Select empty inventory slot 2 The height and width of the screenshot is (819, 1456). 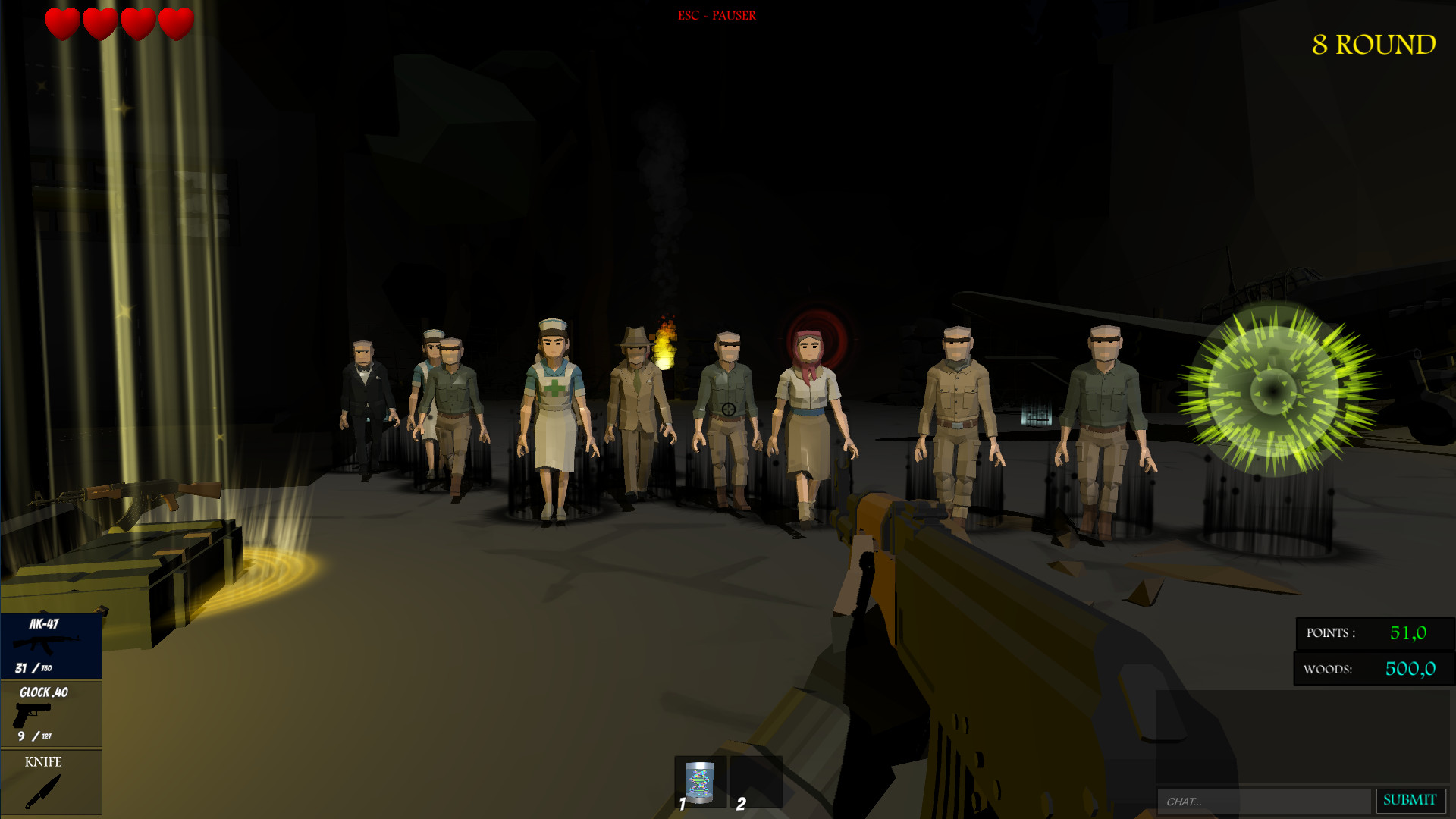(756, 783)
